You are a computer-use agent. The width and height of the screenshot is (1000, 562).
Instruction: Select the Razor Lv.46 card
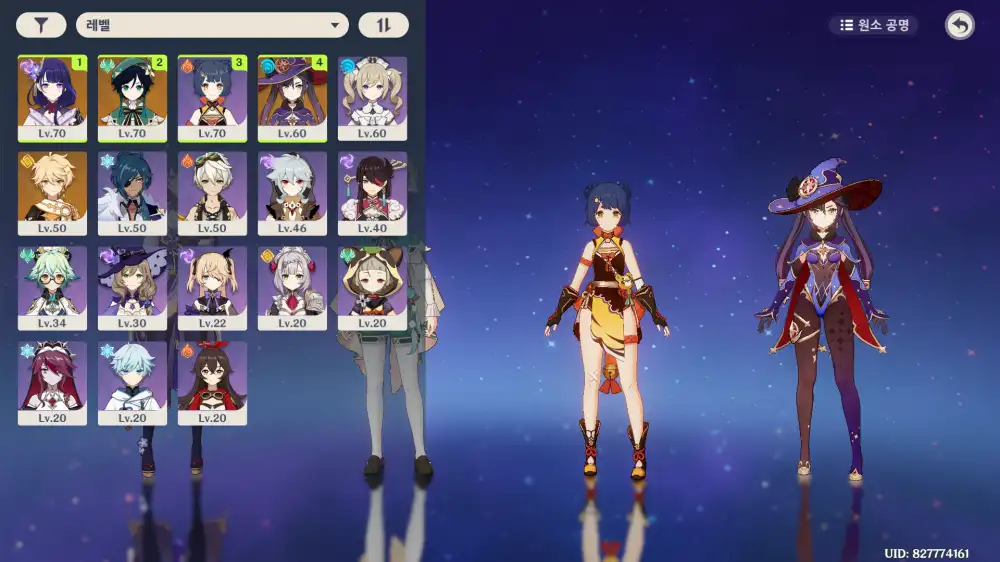coord(292,193)
